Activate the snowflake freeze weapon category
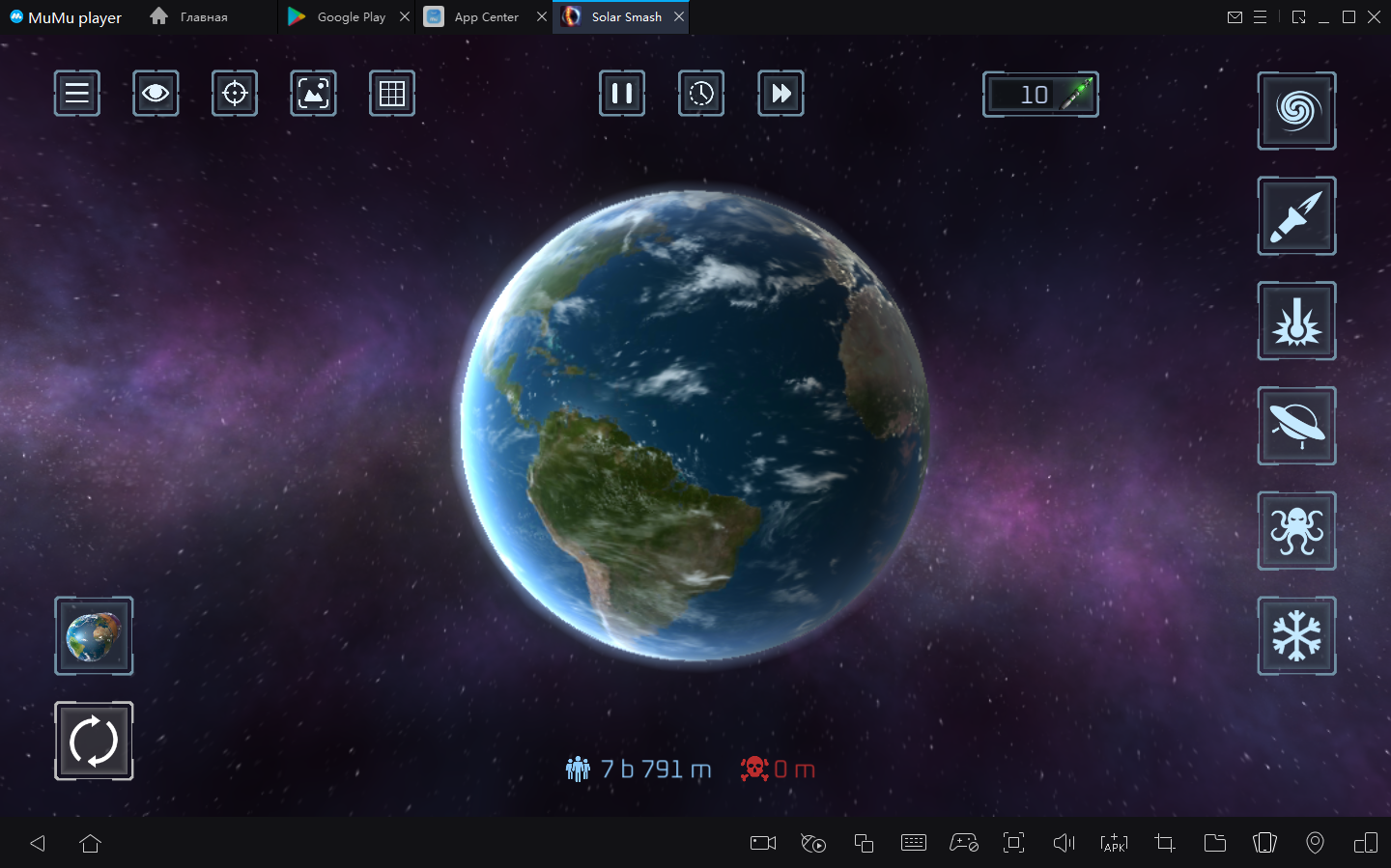Image resolution: width=1391 pixels, height=868 pixels. pyautogui.click(x=1296, y=636)
